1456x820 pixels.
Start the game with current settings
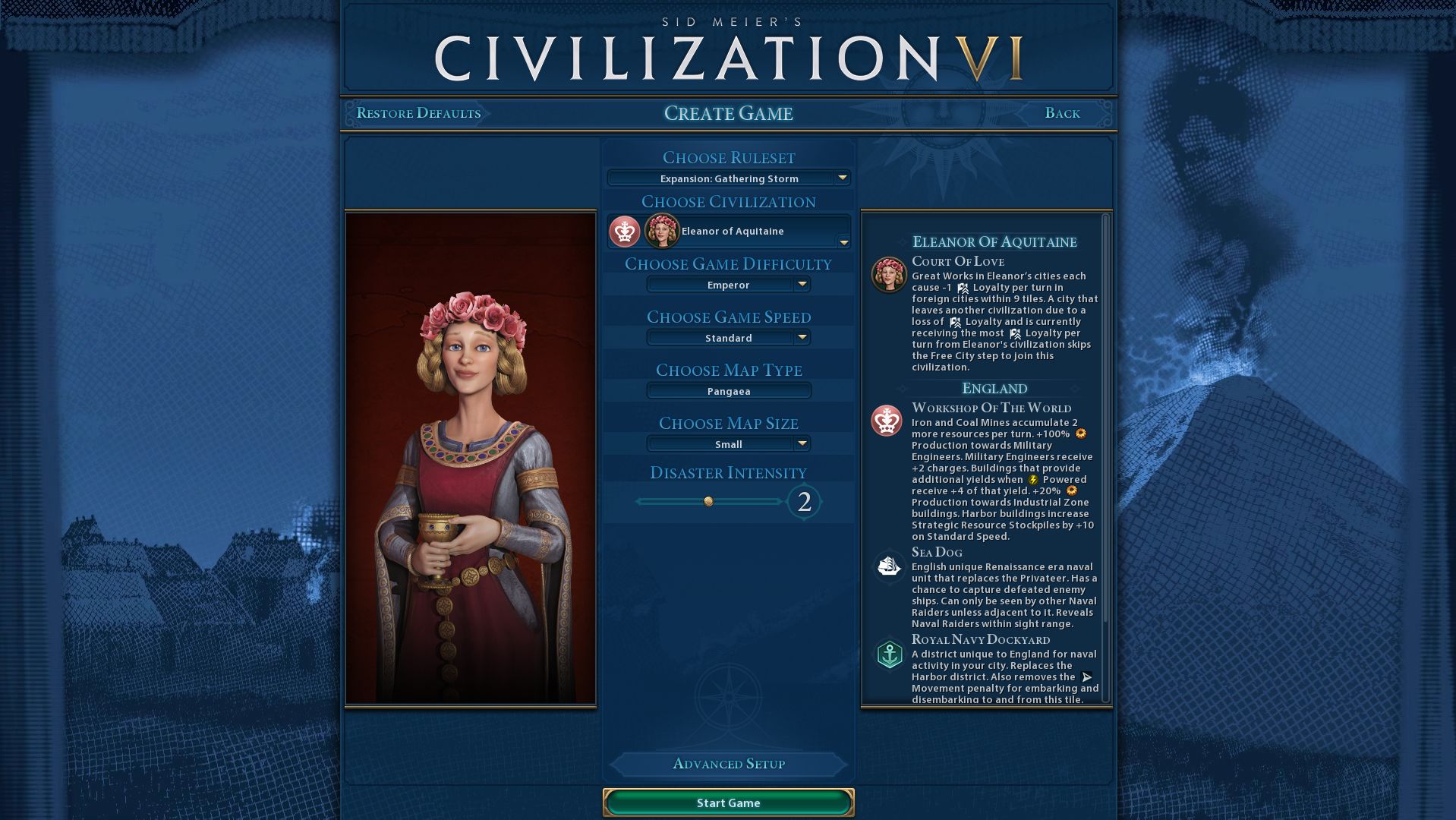(728, 803)
